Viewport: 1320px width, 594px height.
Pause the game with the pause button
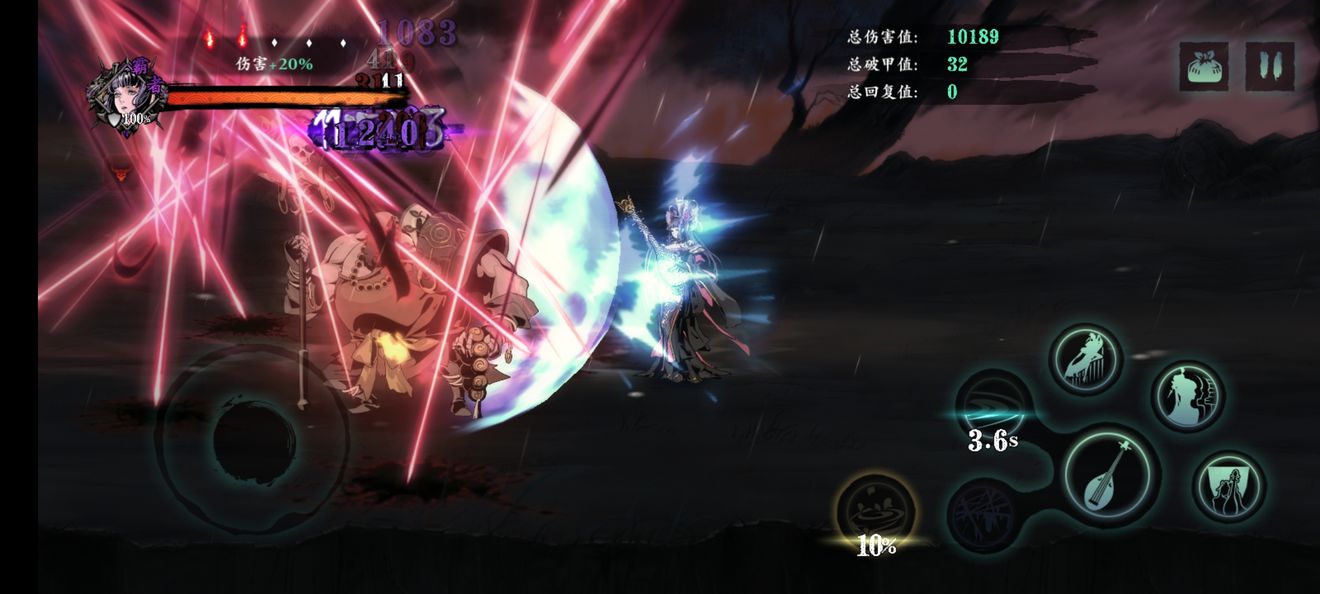coord(1270,66)
